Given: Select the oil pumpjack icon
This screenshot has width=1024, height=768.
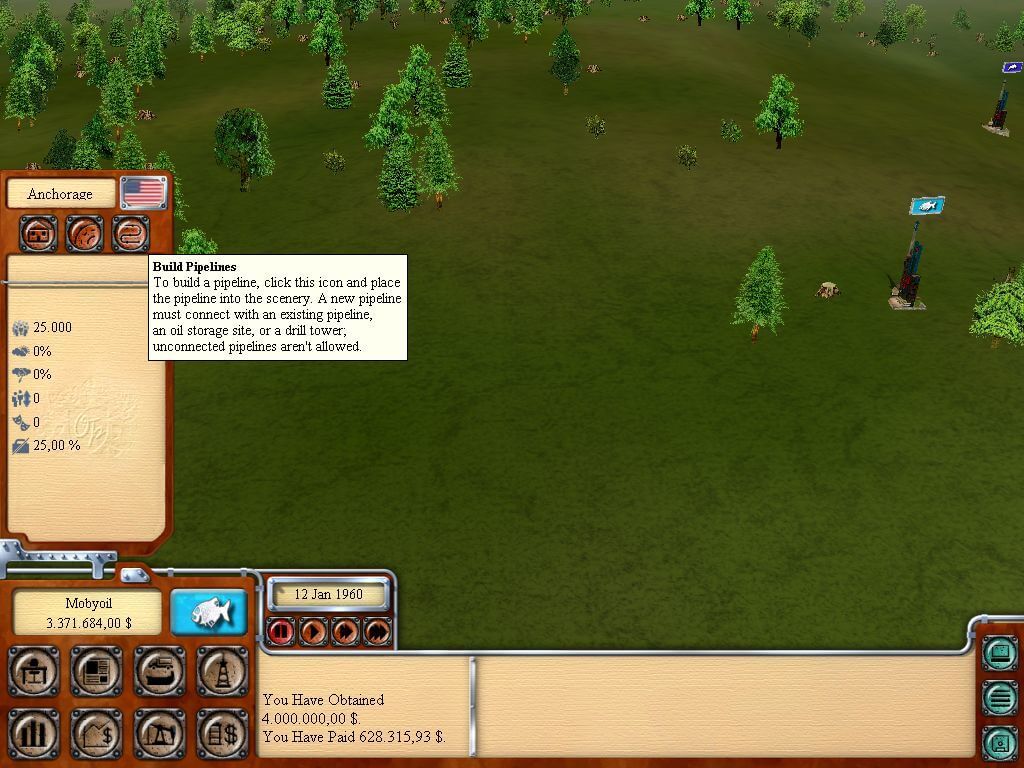Looking at the screenshot, I should point(159,733).
